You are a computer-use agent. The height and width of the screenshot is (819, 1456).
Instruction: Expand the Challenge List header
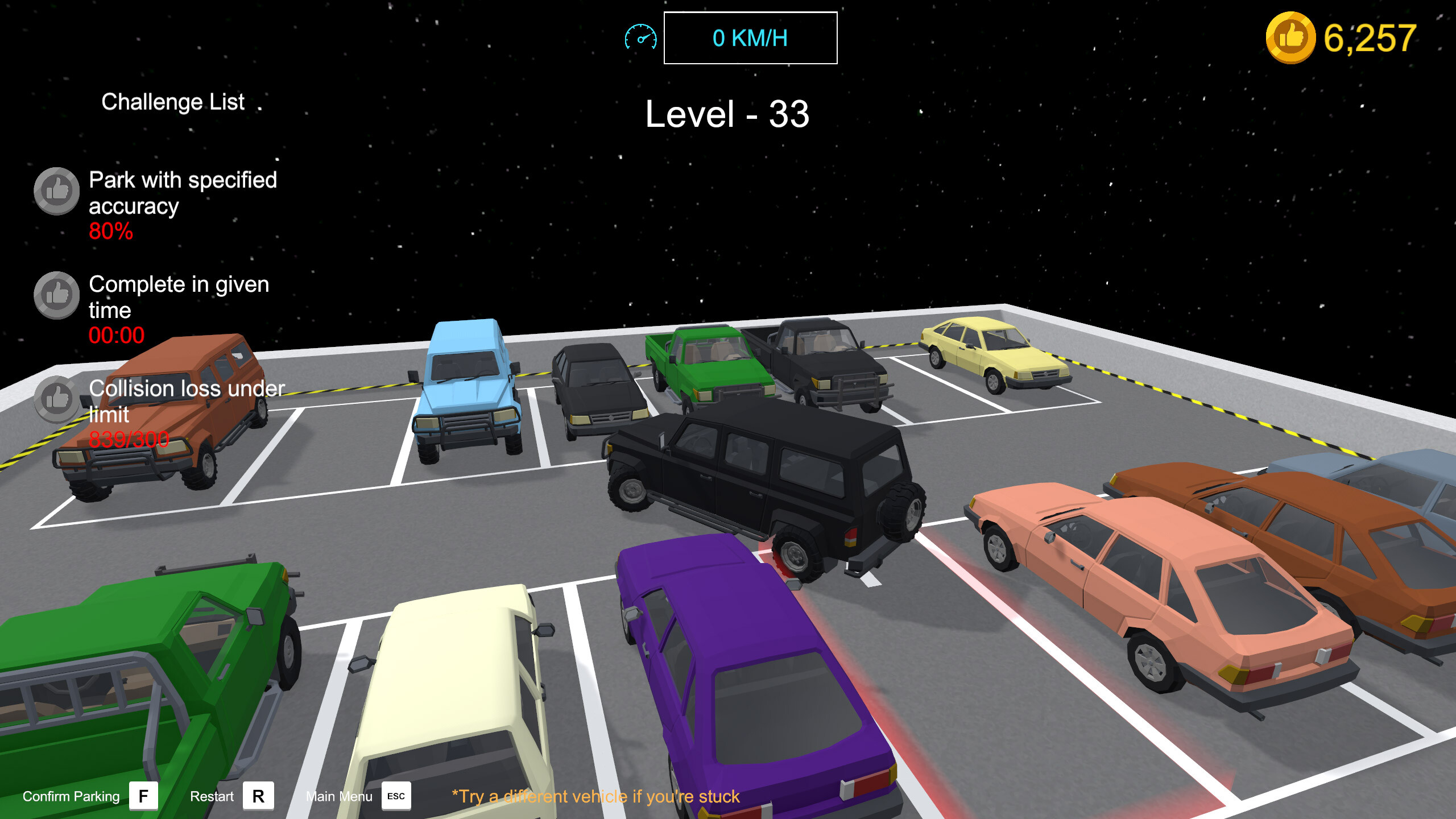[172, 101]
